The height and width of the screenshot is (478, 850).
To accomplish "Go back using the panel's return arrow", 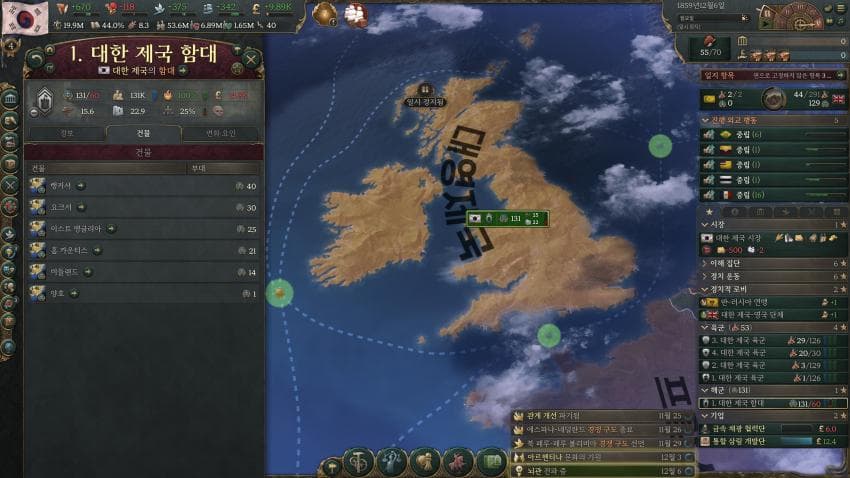I will pyautogui.click(x=36, y=59).
